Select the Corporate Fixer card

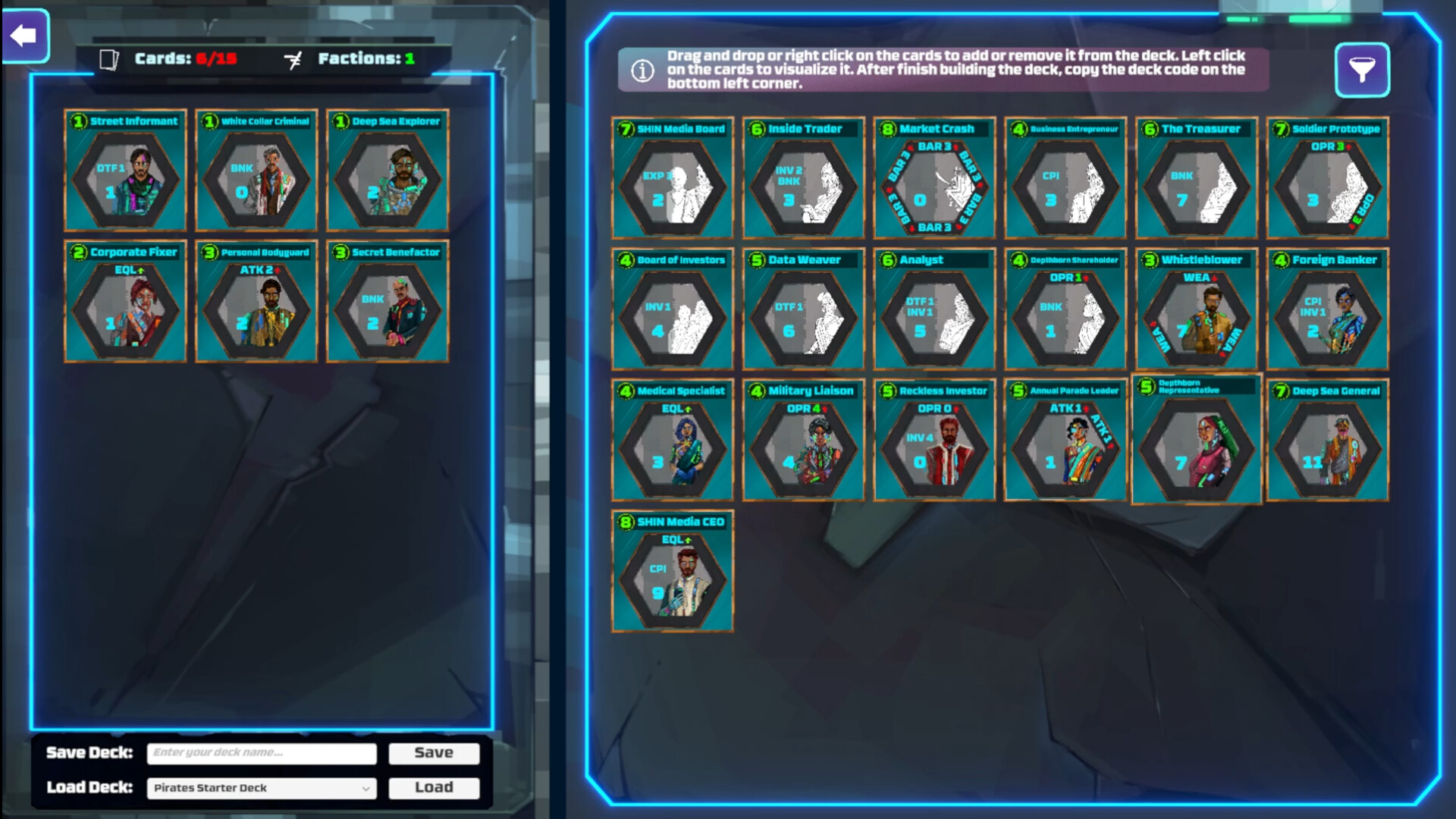tap(125, 302)
